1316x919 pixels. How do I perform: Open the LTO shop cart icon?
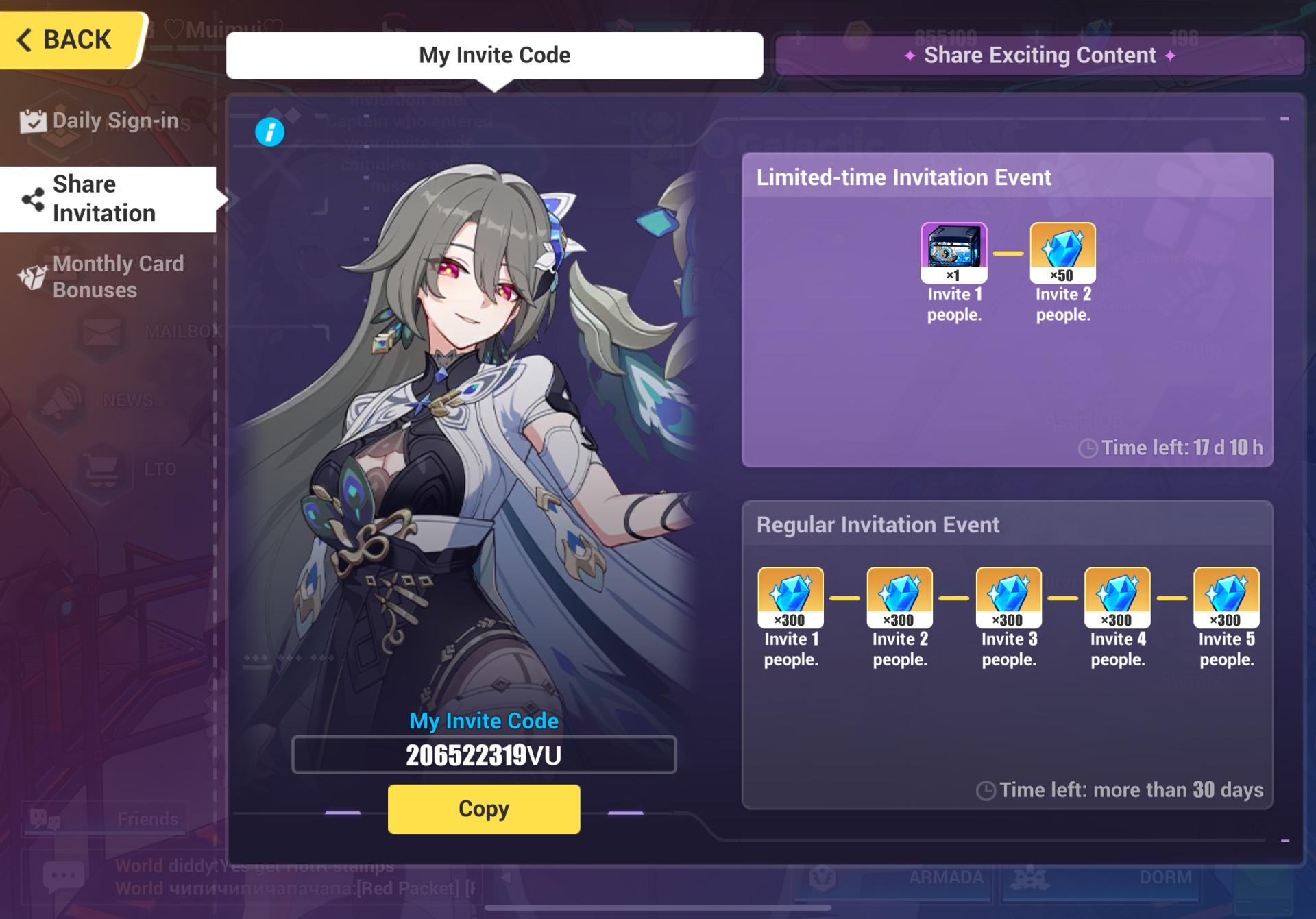(x=99, y=467)
